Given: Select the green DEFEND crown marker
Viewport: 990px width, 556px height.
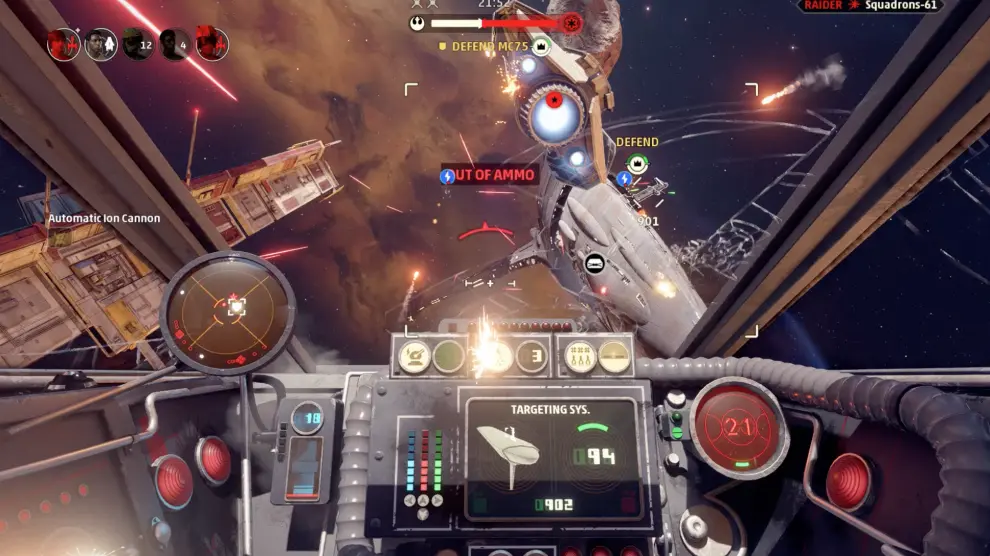Looking at the screenshot, I should point(637,163).
